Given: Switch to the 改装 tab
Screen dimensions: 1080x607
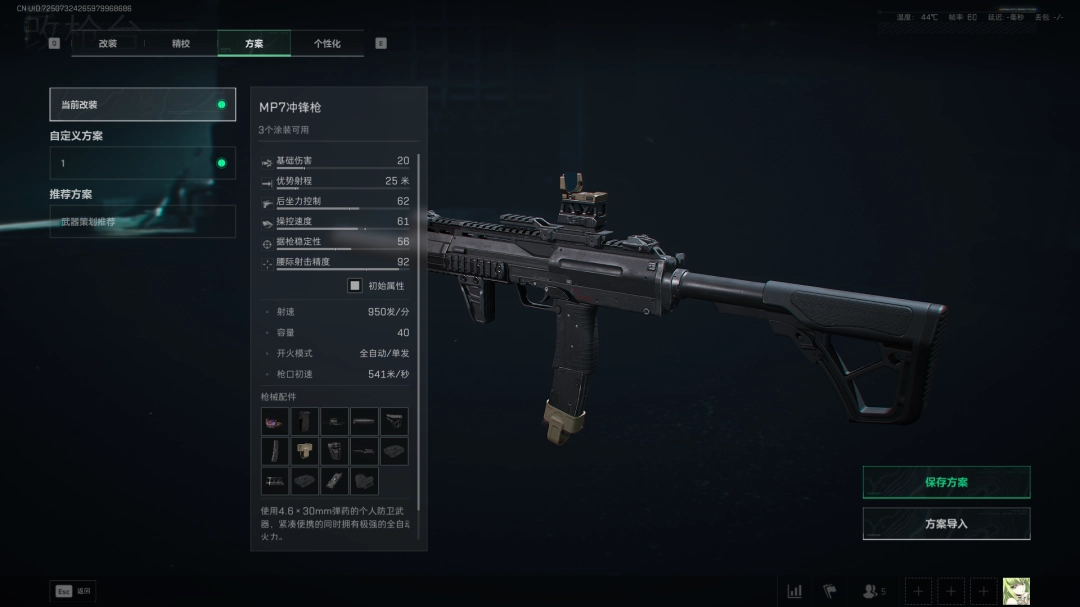Looking at the screenshot, I should [108, 44].
